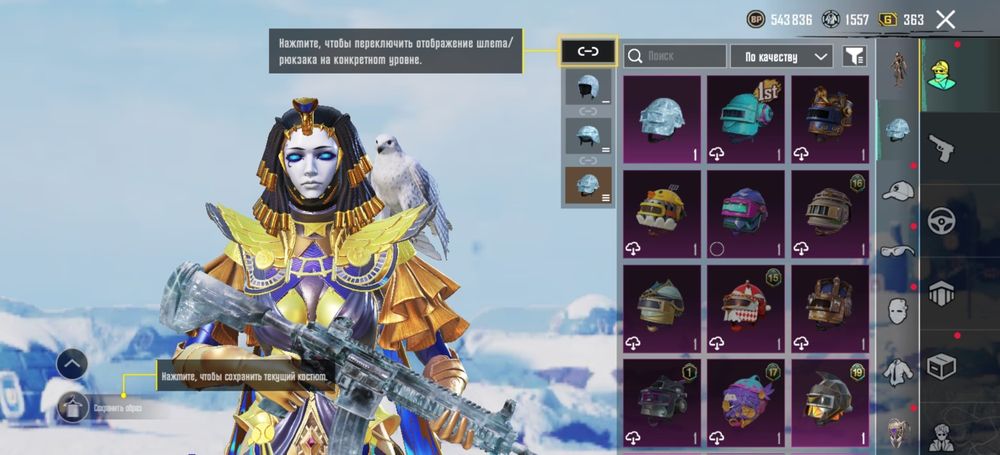Viewport: 1000px width, 455px height.
Task: Save the current outfit via Сохранить образ
Action: pyautogui.click(x=72, y=407)
